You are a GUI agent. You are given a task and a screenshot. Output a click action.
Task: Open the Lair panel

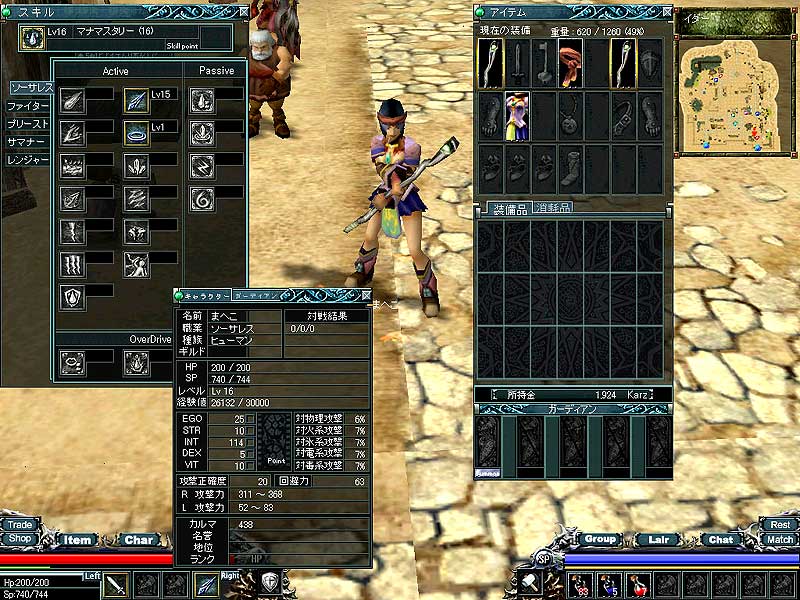click(x=660, y=539)
